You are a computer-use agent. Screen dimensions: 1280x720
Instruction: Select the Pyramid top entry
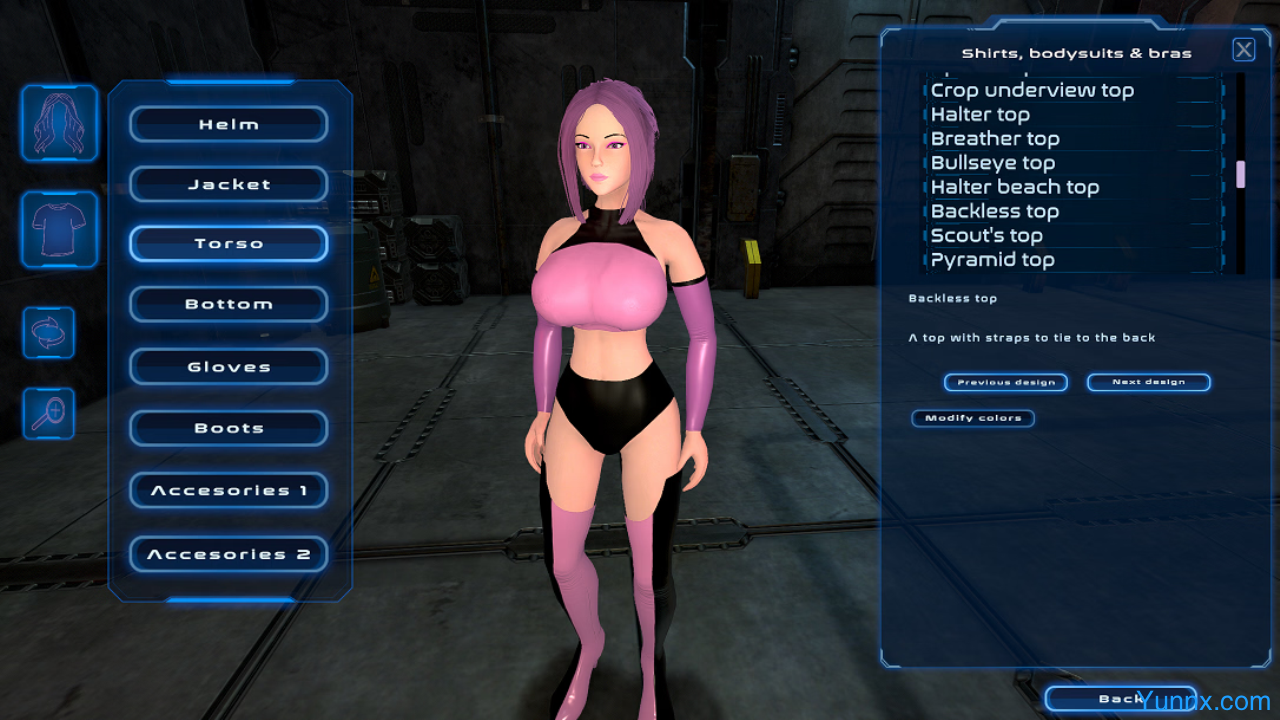click(x=992, y=260)
